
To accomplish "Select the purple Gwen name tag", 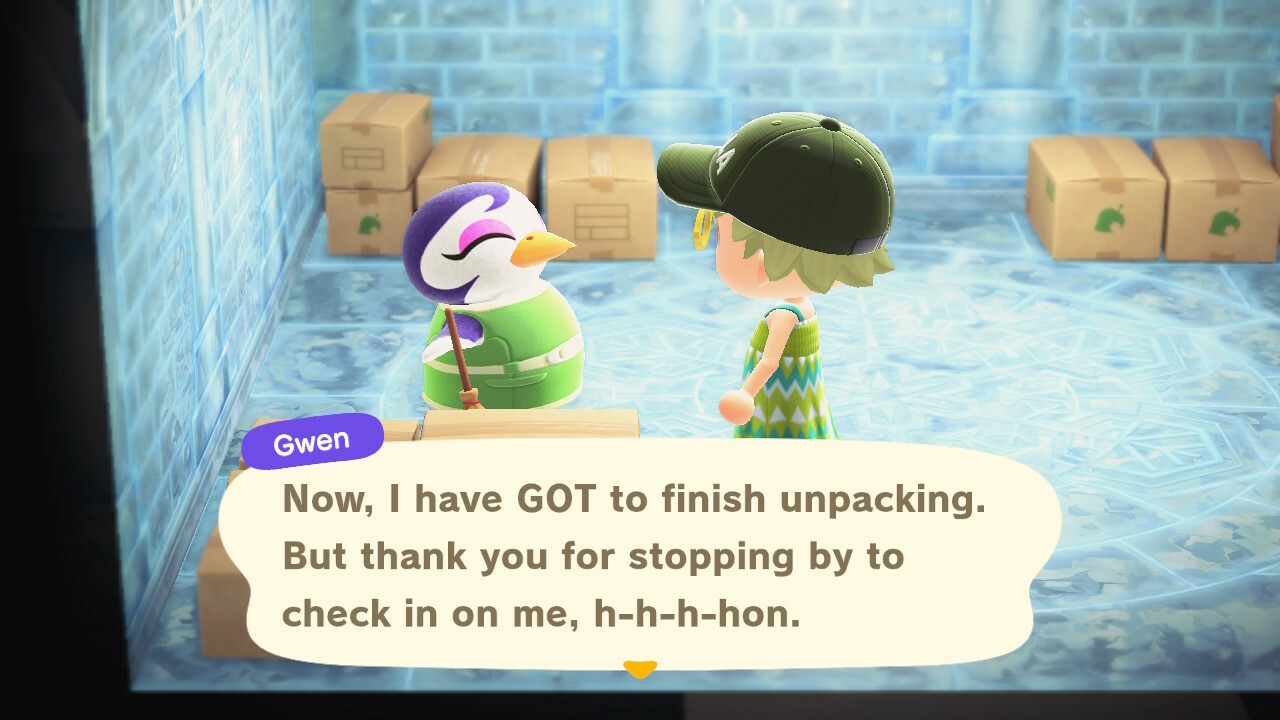I will [x=310, y=438].
